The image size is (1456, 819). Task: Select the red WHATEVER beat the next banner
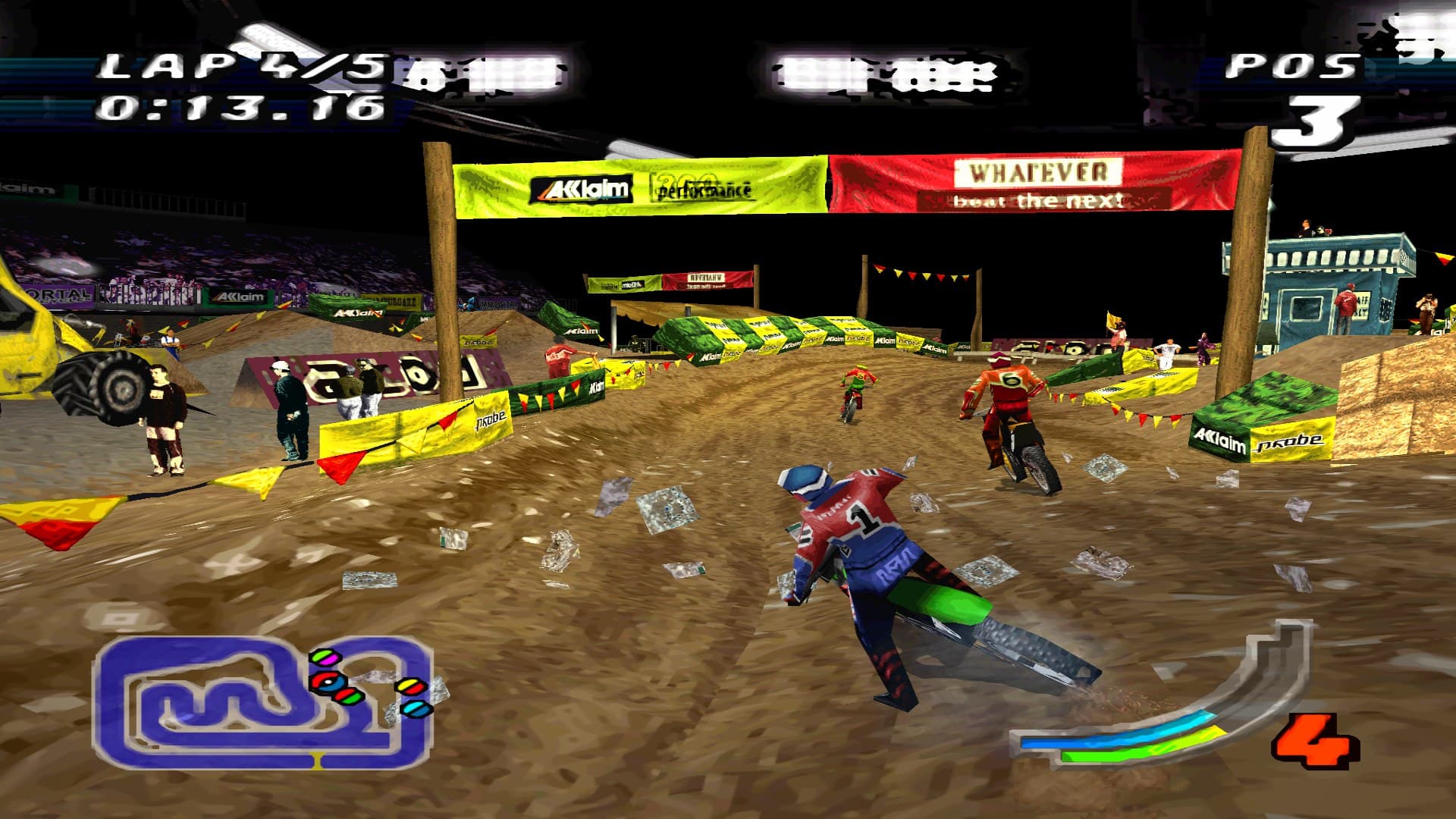click(1031, 182)
